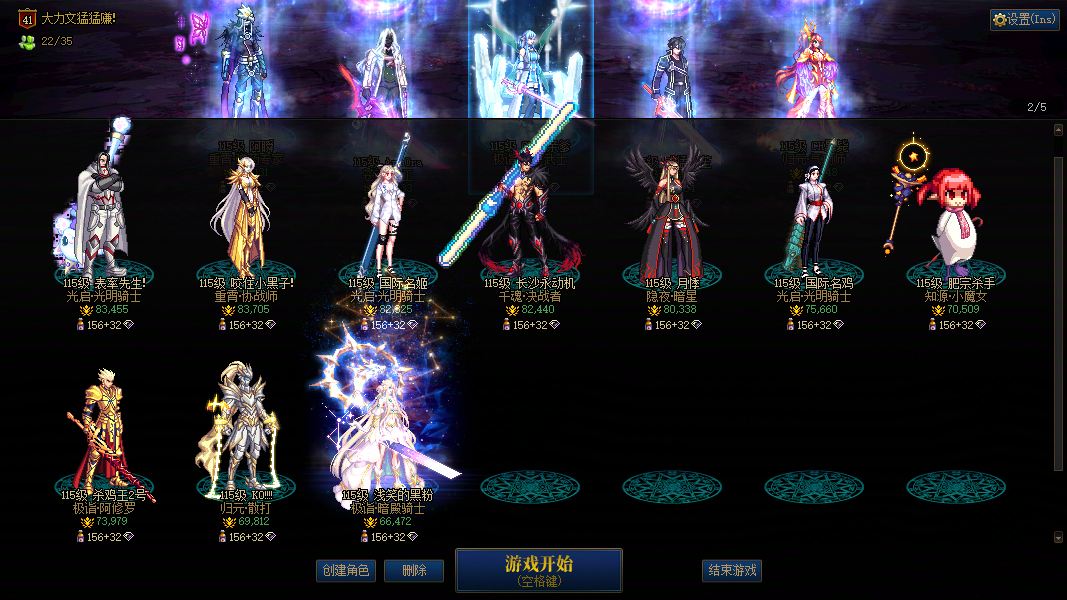This screenshot has width=1067, height=600.
Task: Click the scrollbar up arrow of character list
Action: point(1059,130)
